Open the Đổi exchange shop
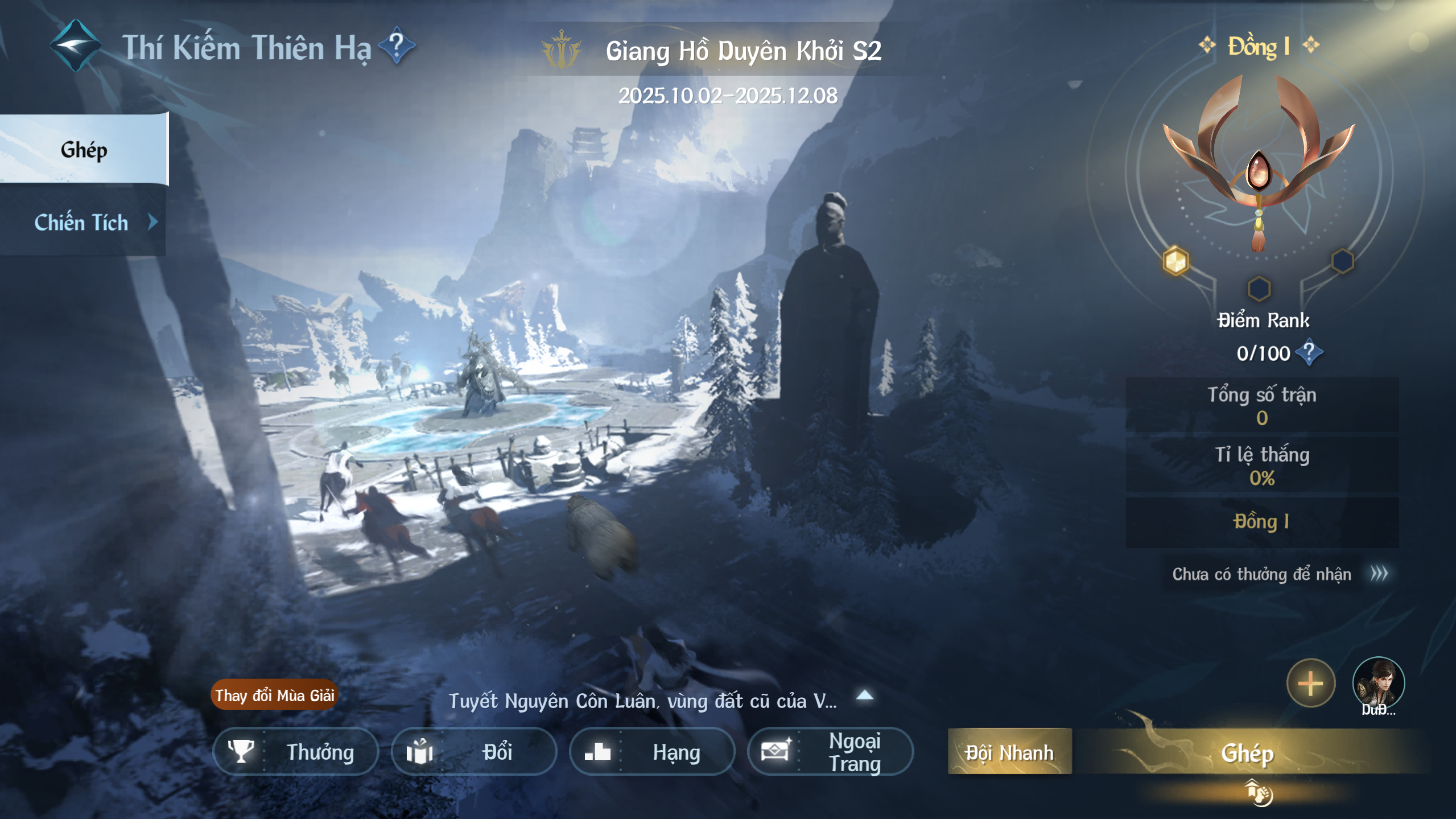Screen dimensions: 1456x819 tap(473, 752)
